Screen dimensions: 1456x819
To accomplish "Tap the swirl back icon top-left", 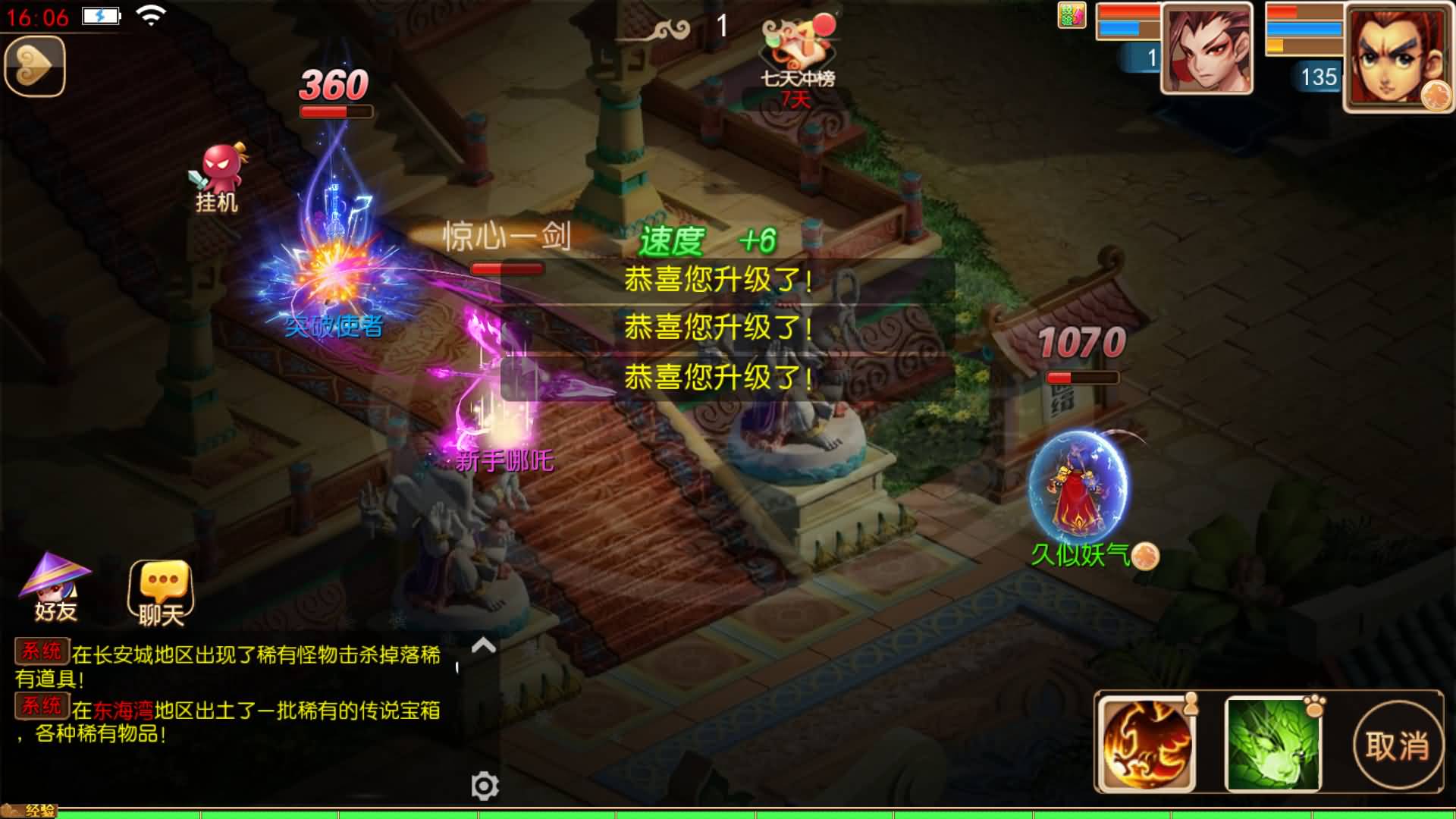I will click(x=33, y=64).
